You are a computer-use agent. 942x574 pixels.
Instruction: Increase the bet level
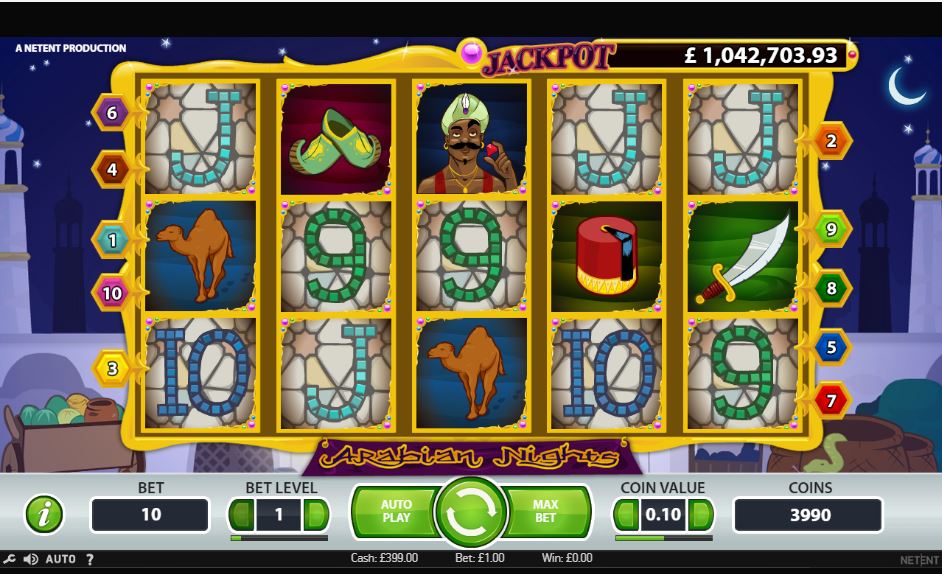[x=316, y=515]
